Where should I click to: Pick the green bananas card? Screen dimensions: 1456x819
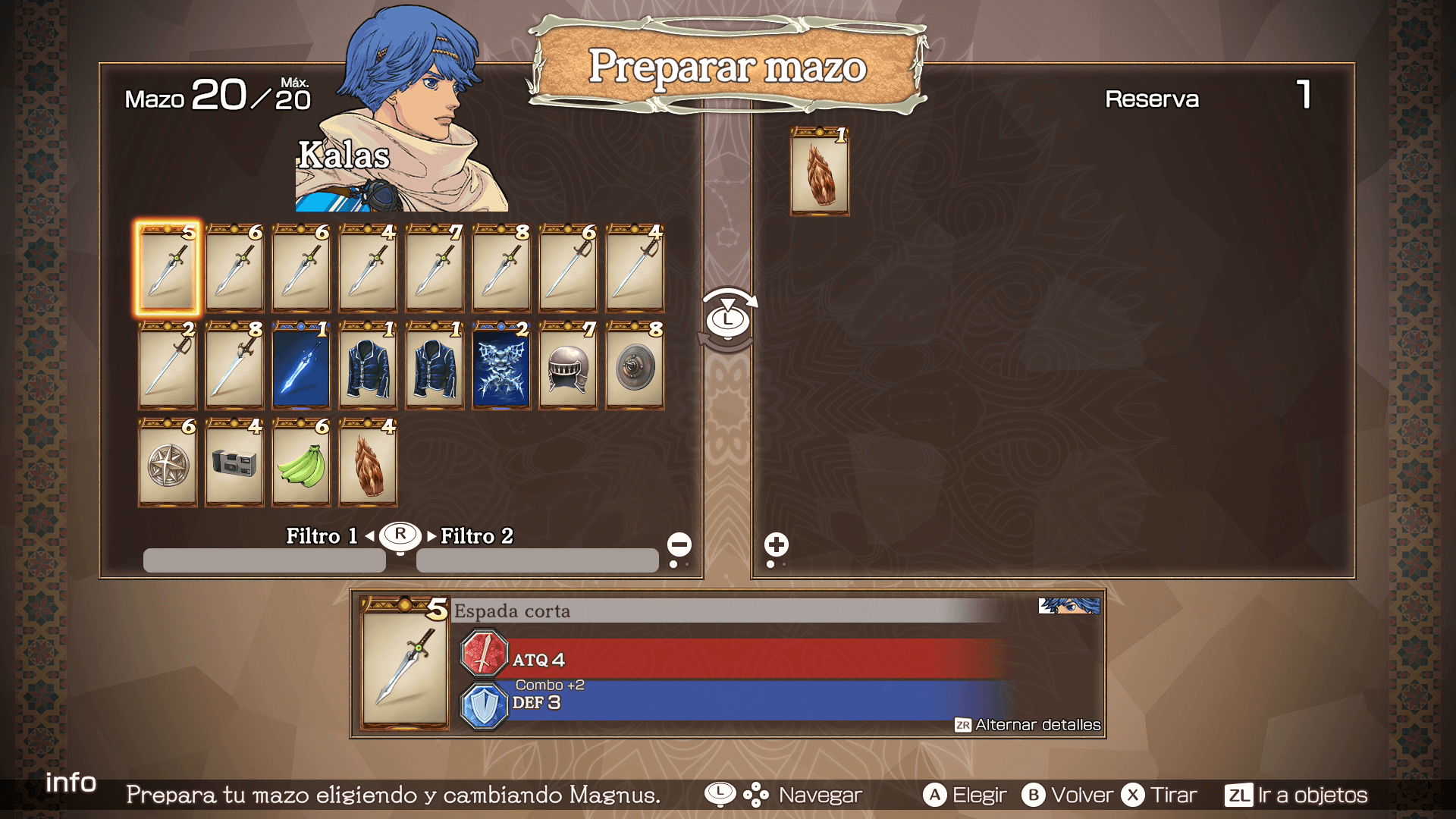tap(301, 463)
